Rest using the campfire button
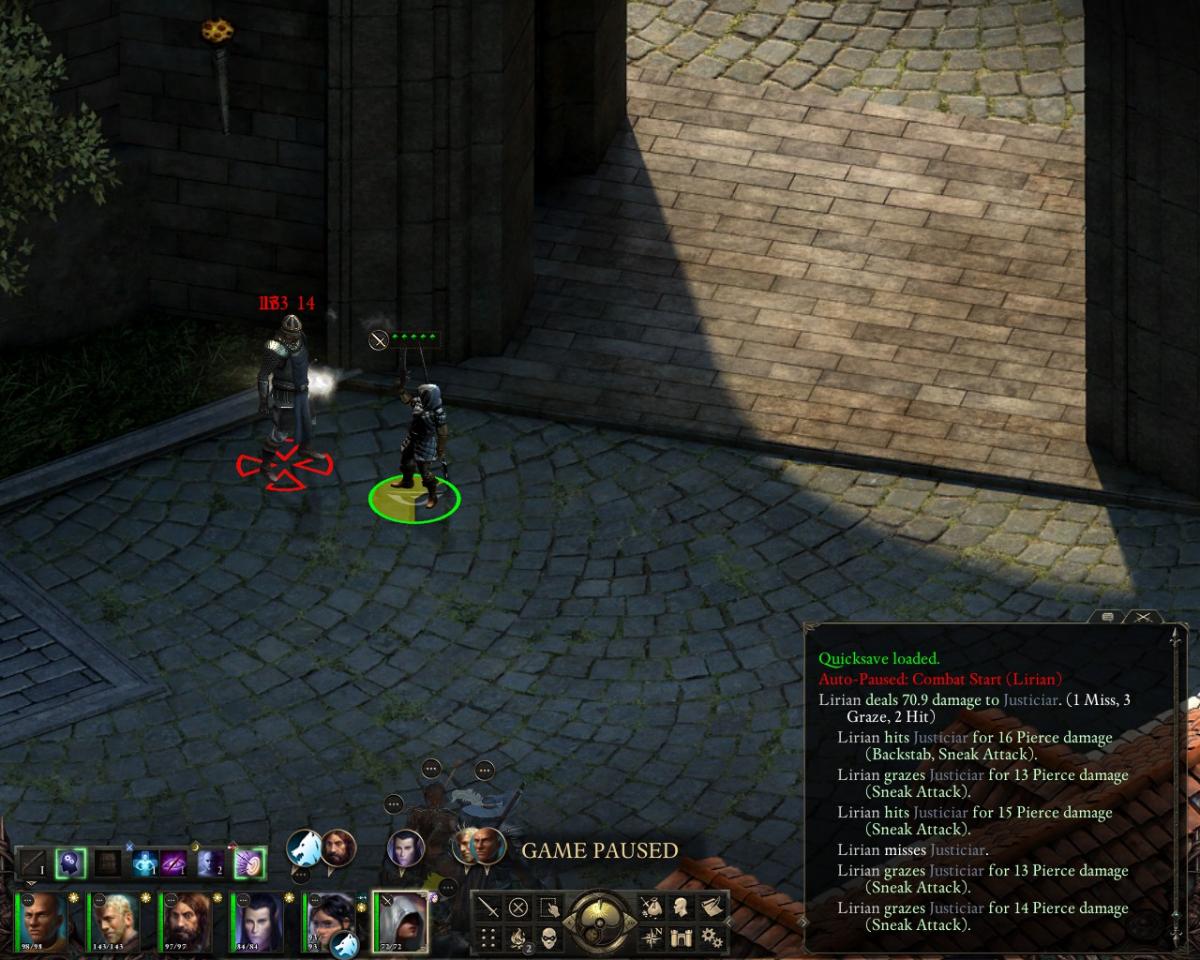This screenshot has width=1200, height=960. [x=518, y=938]
